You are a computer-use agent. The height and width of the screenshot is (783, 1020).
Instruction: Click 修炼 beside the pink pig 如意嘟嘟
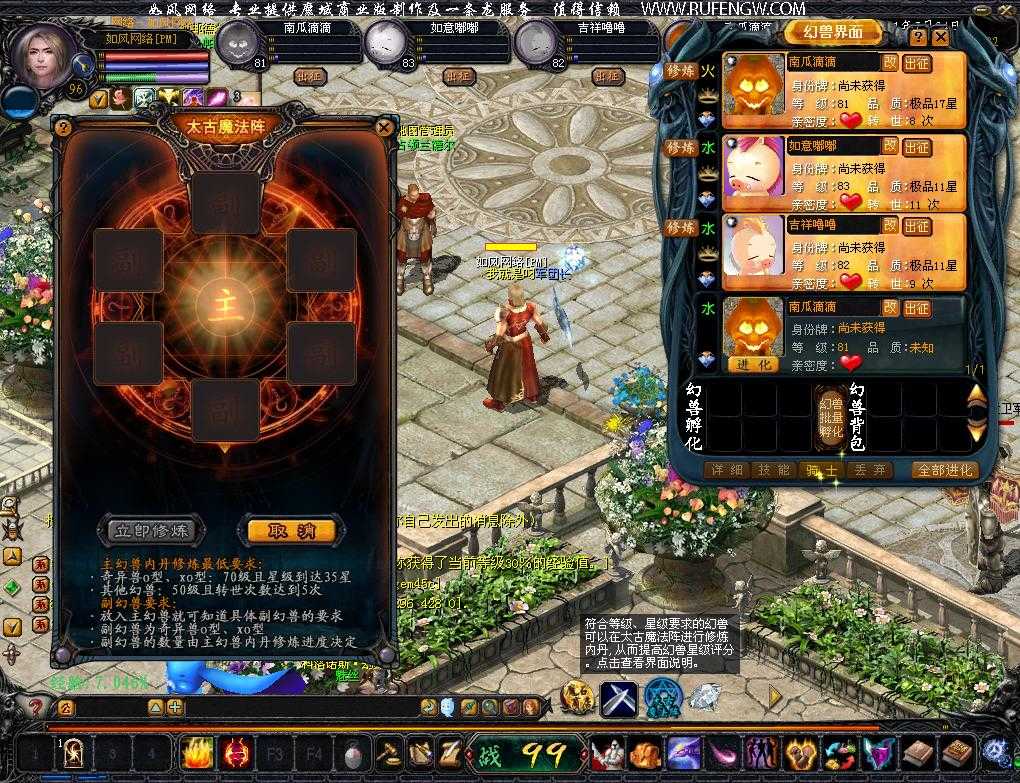(x=680, y=148)
